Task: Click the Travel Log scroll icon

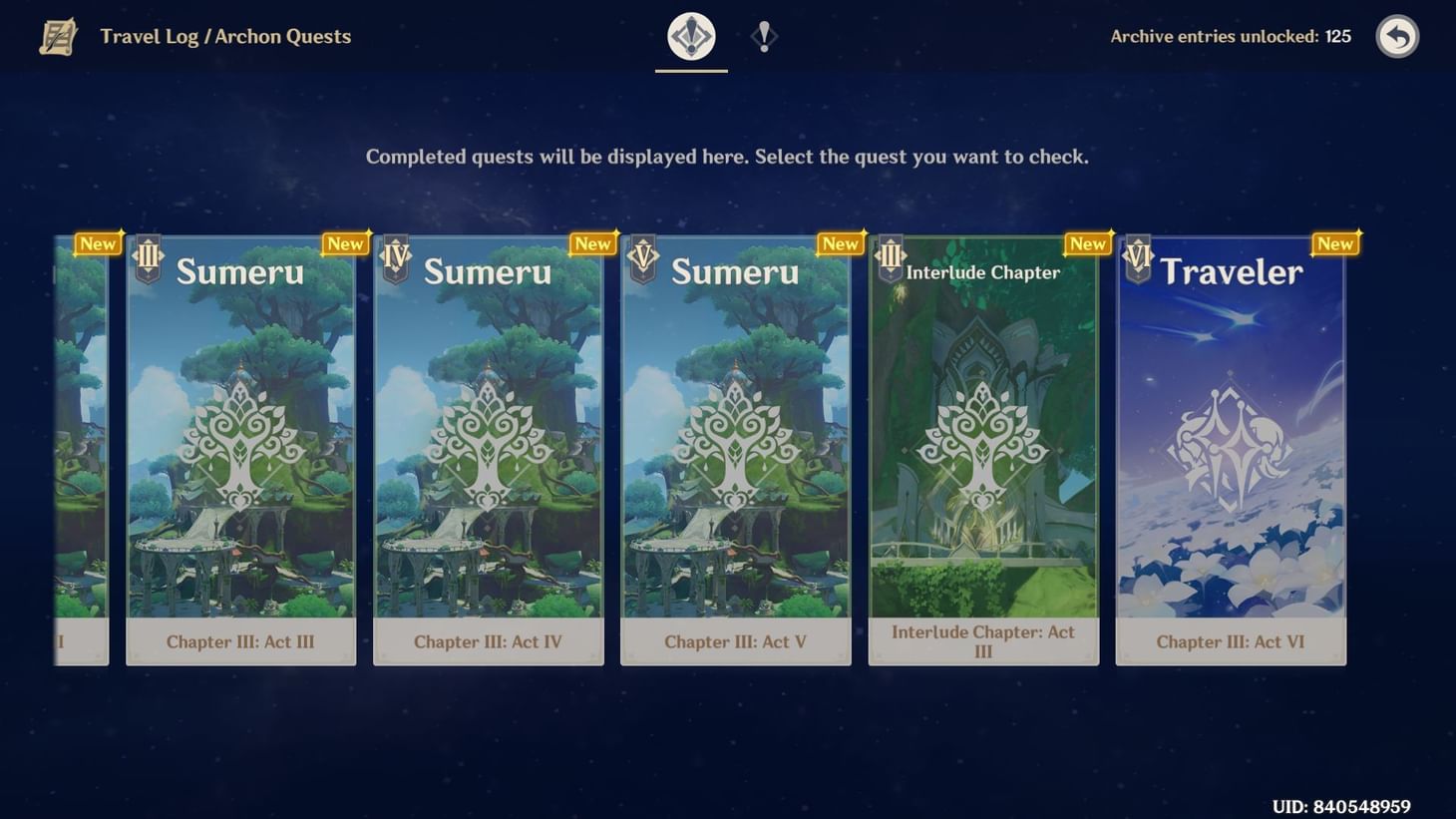Action: (57, 37)
